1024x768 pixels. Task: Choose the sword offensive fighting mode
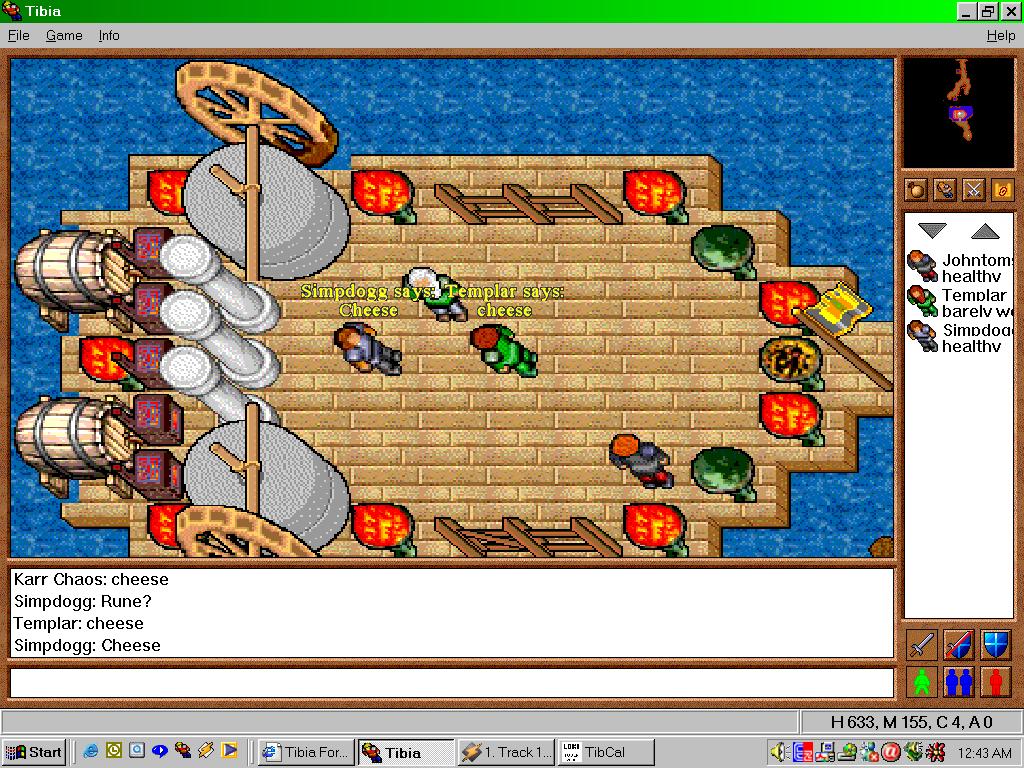pos(921,645)
